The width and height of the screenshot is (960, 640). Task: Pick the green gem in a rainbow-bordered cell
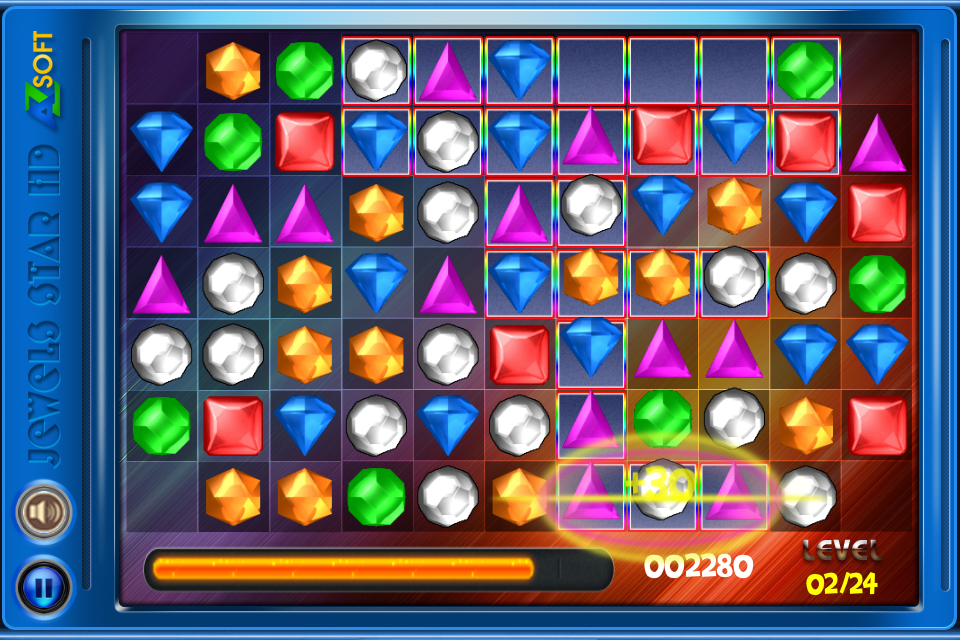click(806, 70)
